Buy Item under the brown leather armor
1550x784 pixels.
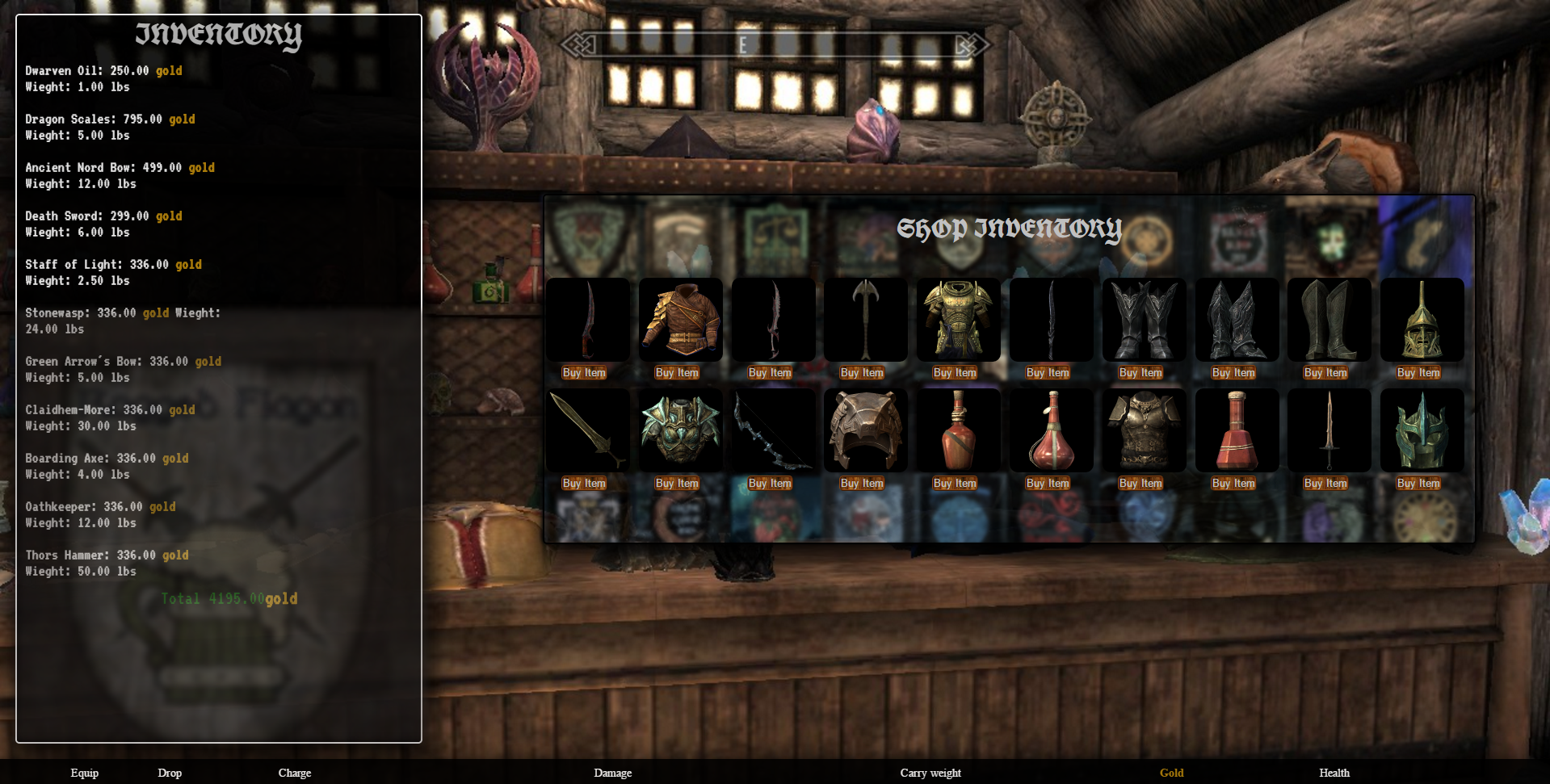click(x=677, y=372)
